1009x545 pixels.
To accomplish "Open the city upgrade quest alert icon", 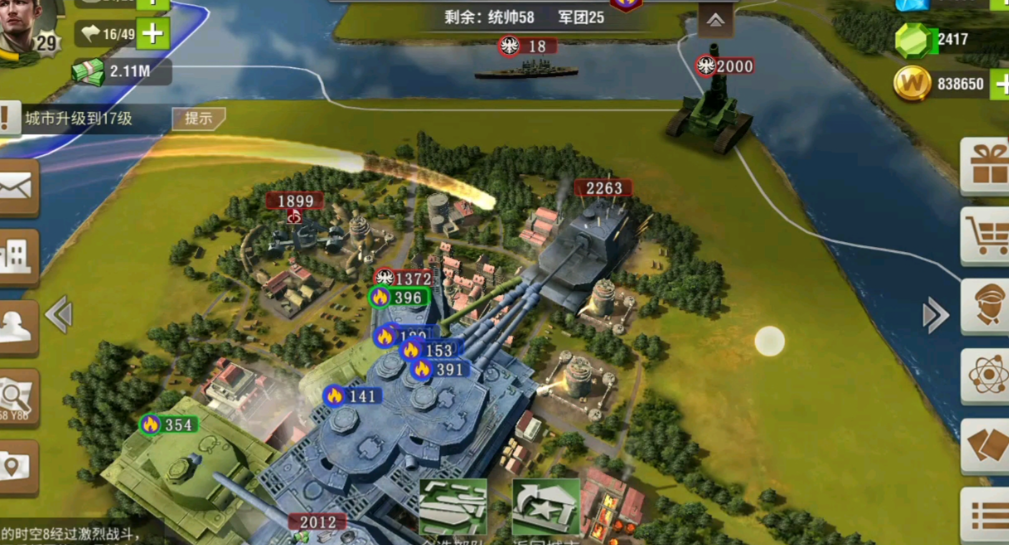I will pyautogui.click(x=9, y=117).
